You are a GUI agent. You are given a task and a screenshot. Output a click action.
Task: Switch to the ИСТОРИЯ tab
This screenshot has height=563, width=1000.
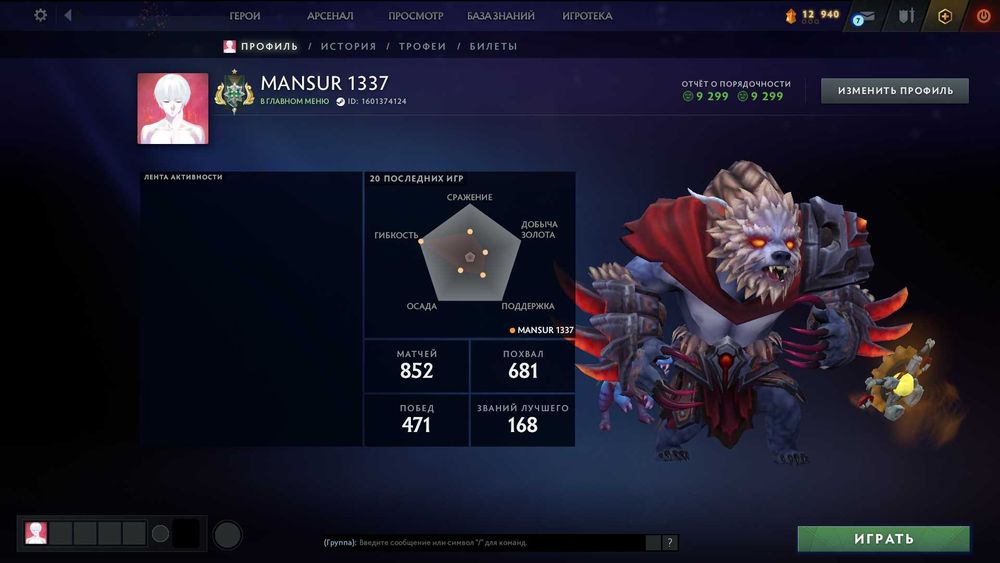(x=348, y=46)
